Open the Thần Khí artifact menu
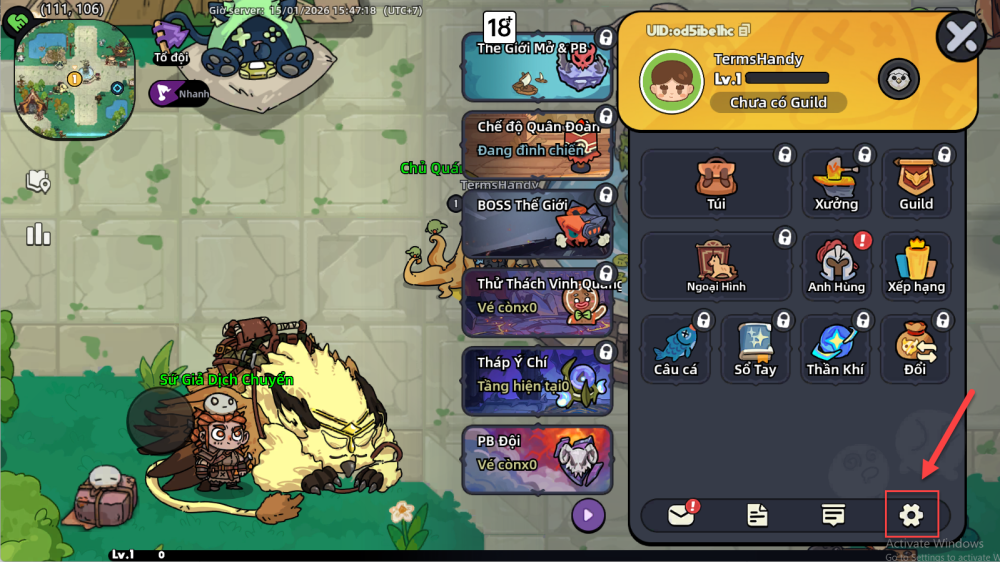Image resolution: width=1000 pixels, height=562 pixels. (835, 350)
